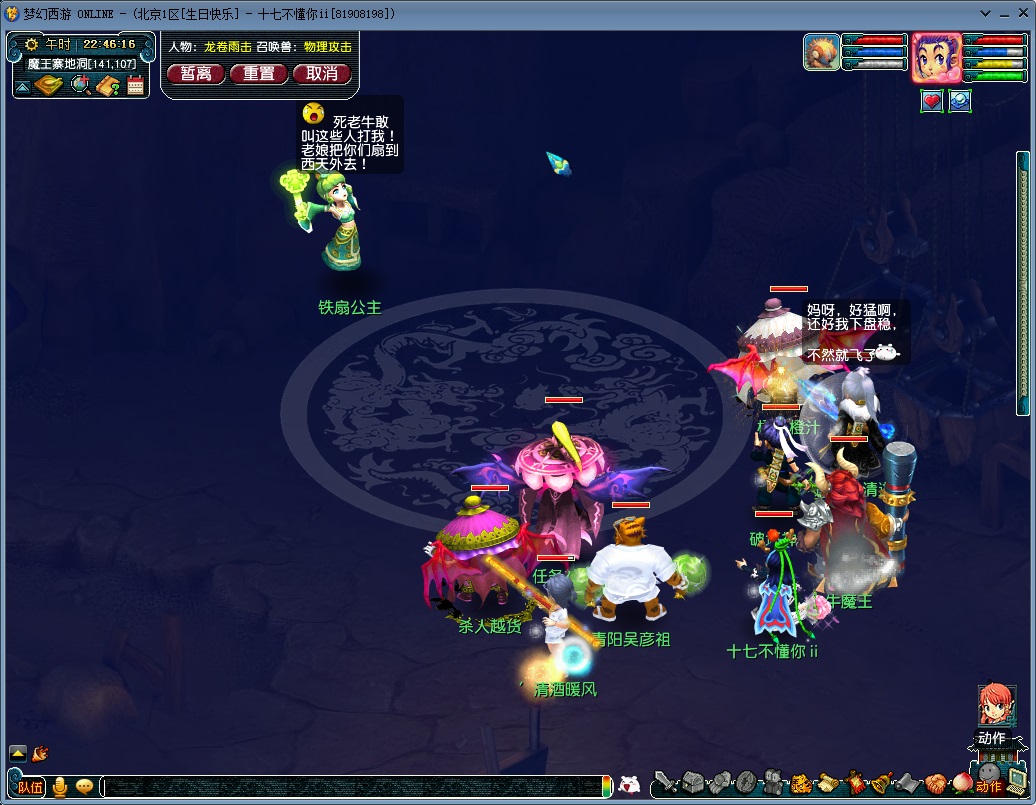
Task: Switch chat channel using 队伍 button
Action: (30, 787)
